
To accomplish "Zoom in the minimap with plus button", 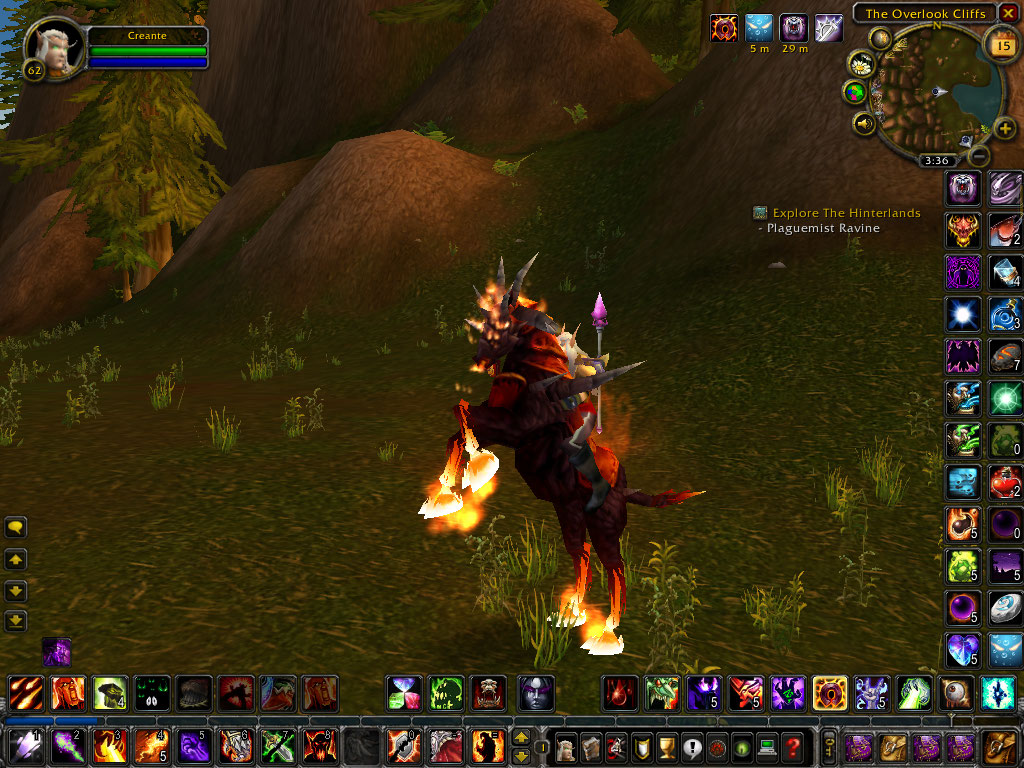I will pyautogui.click(x=1003, y=128).
